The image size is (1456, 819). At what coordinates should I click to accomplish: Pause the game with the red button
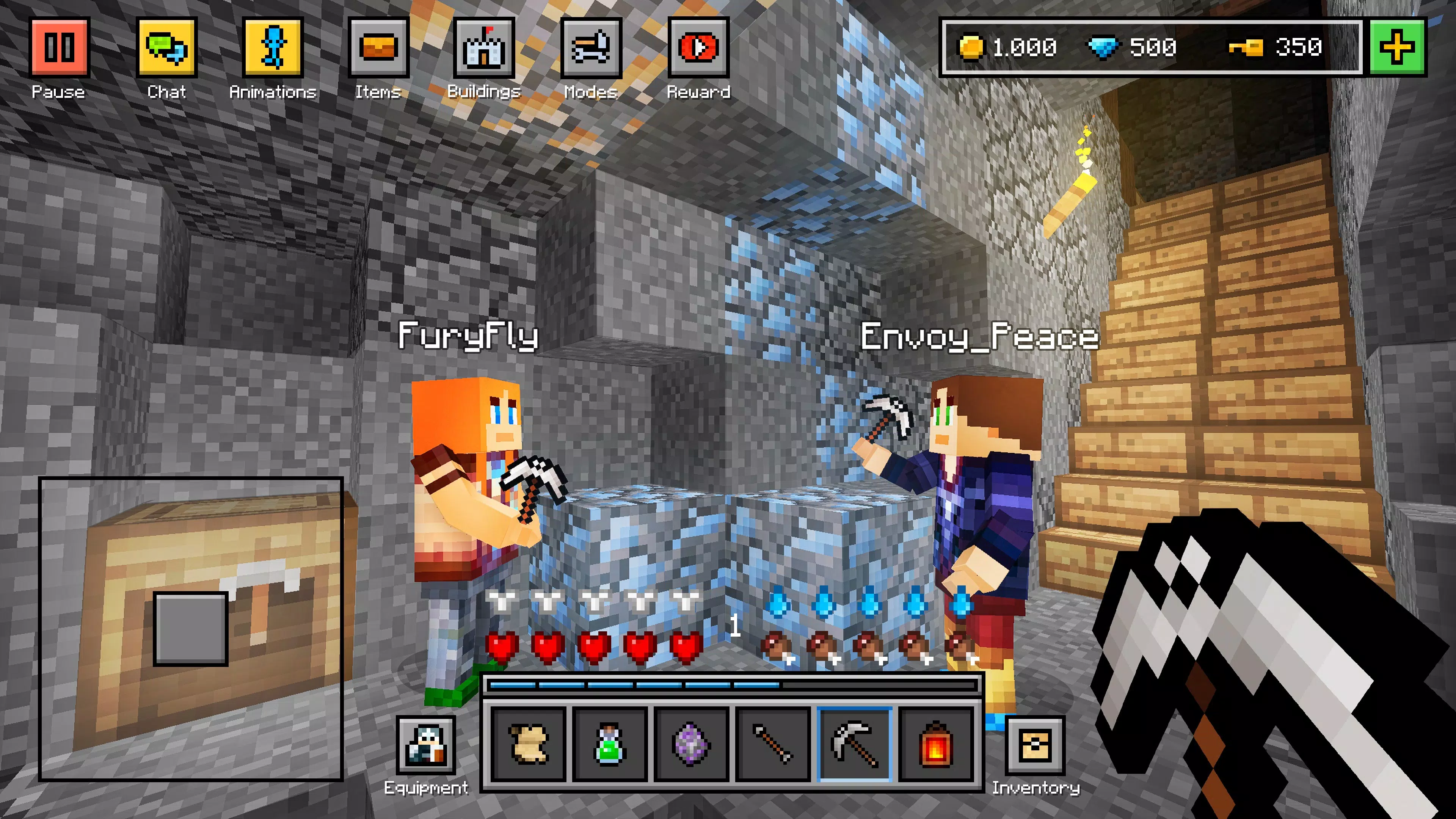[x=60, y=47]
